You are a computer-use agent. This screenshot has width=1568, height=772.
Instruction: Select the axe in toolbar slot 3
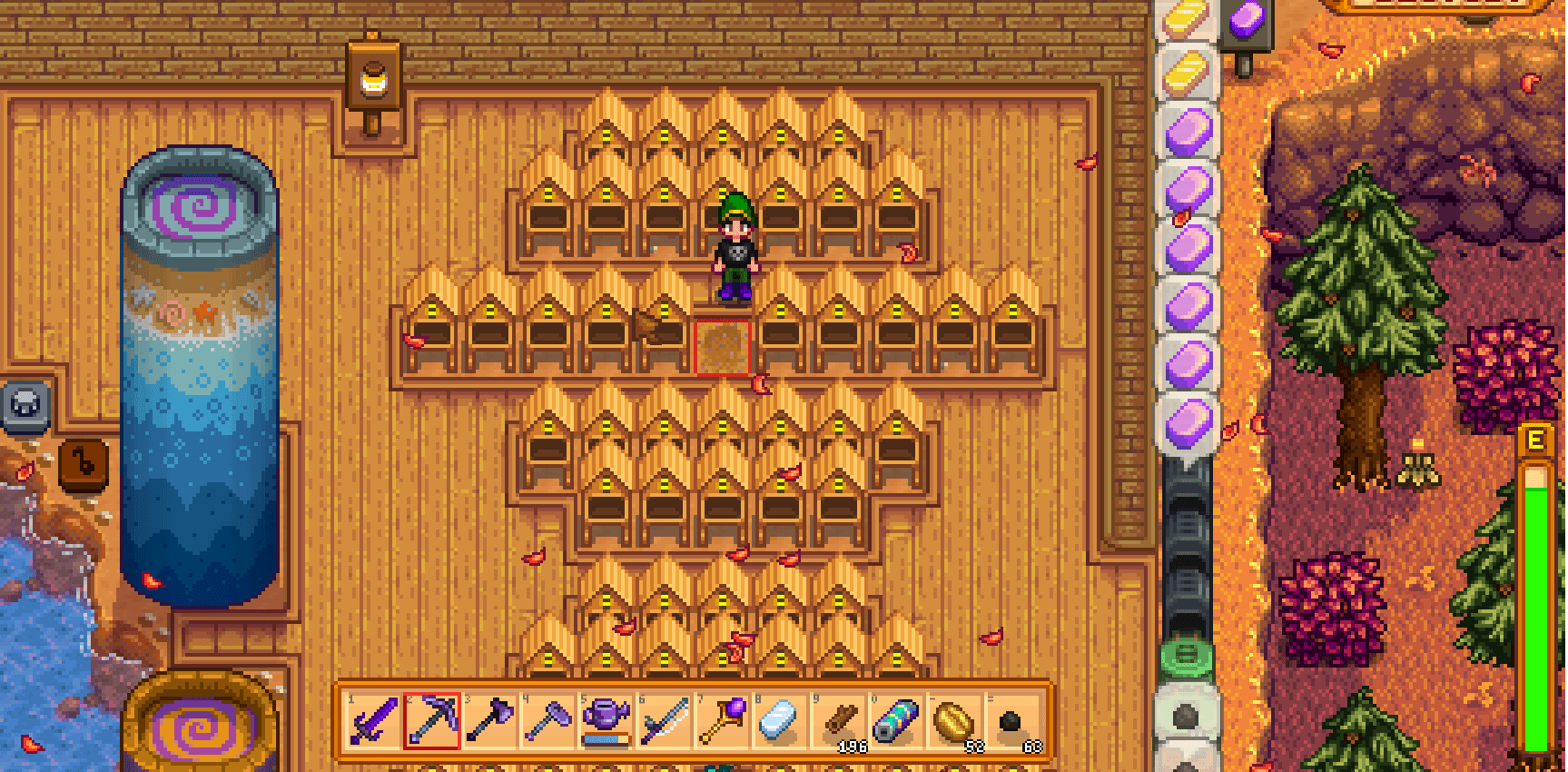[493, 720]
